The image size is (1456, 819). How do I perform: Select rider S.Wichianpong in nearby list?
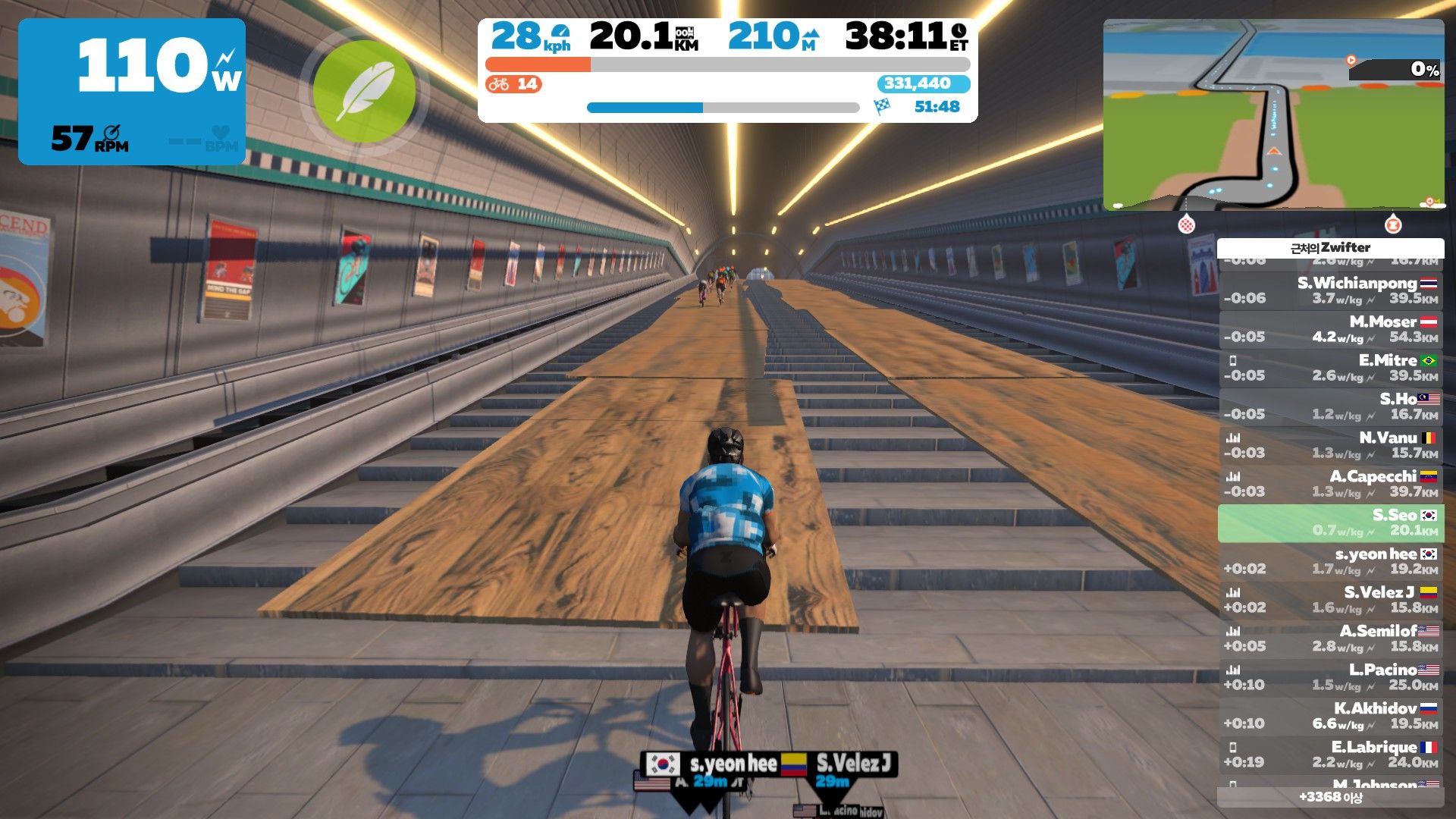[1331, 290]
